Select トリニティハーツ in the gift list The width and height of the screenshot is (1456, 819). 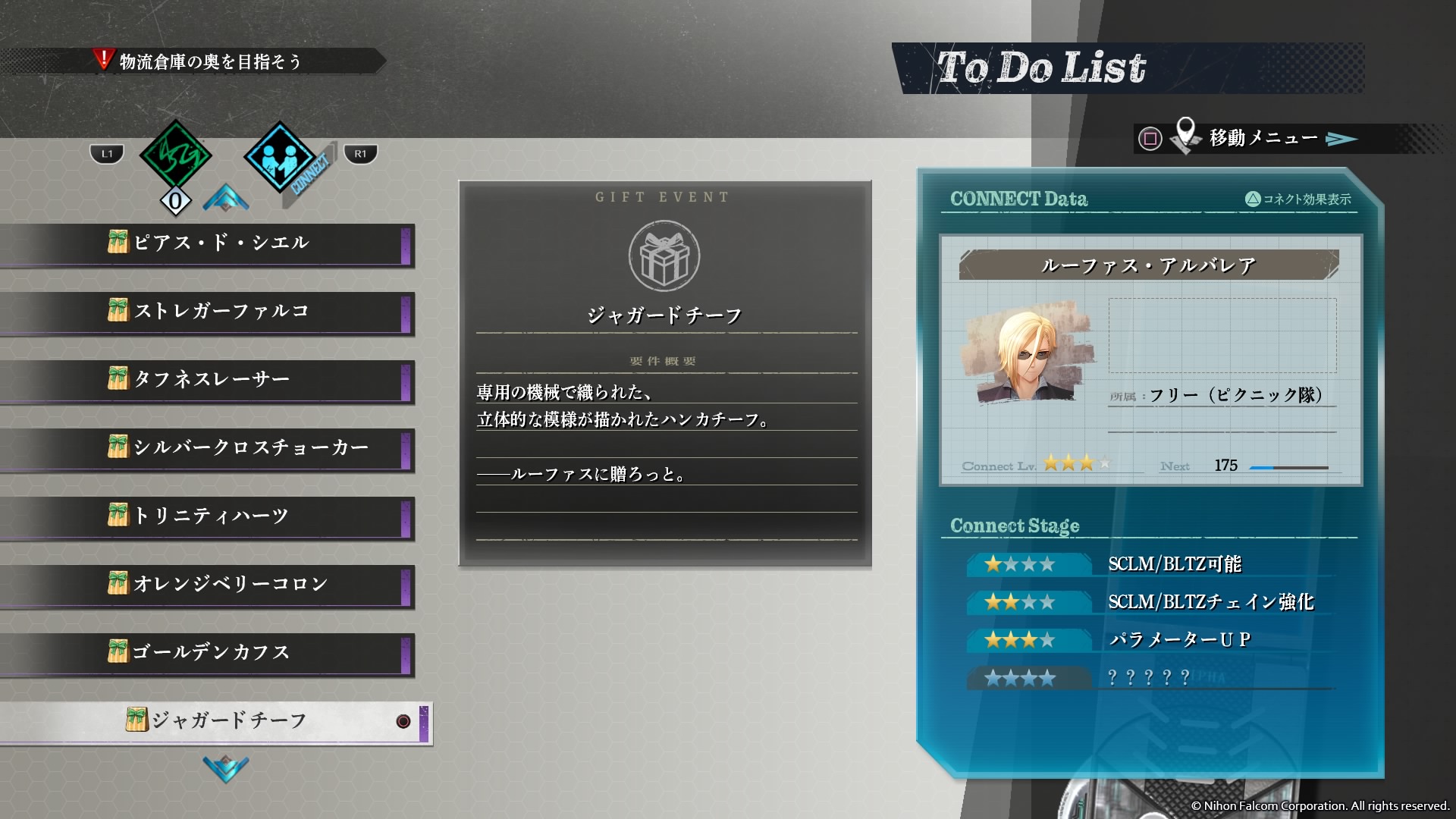click(220, 516)
